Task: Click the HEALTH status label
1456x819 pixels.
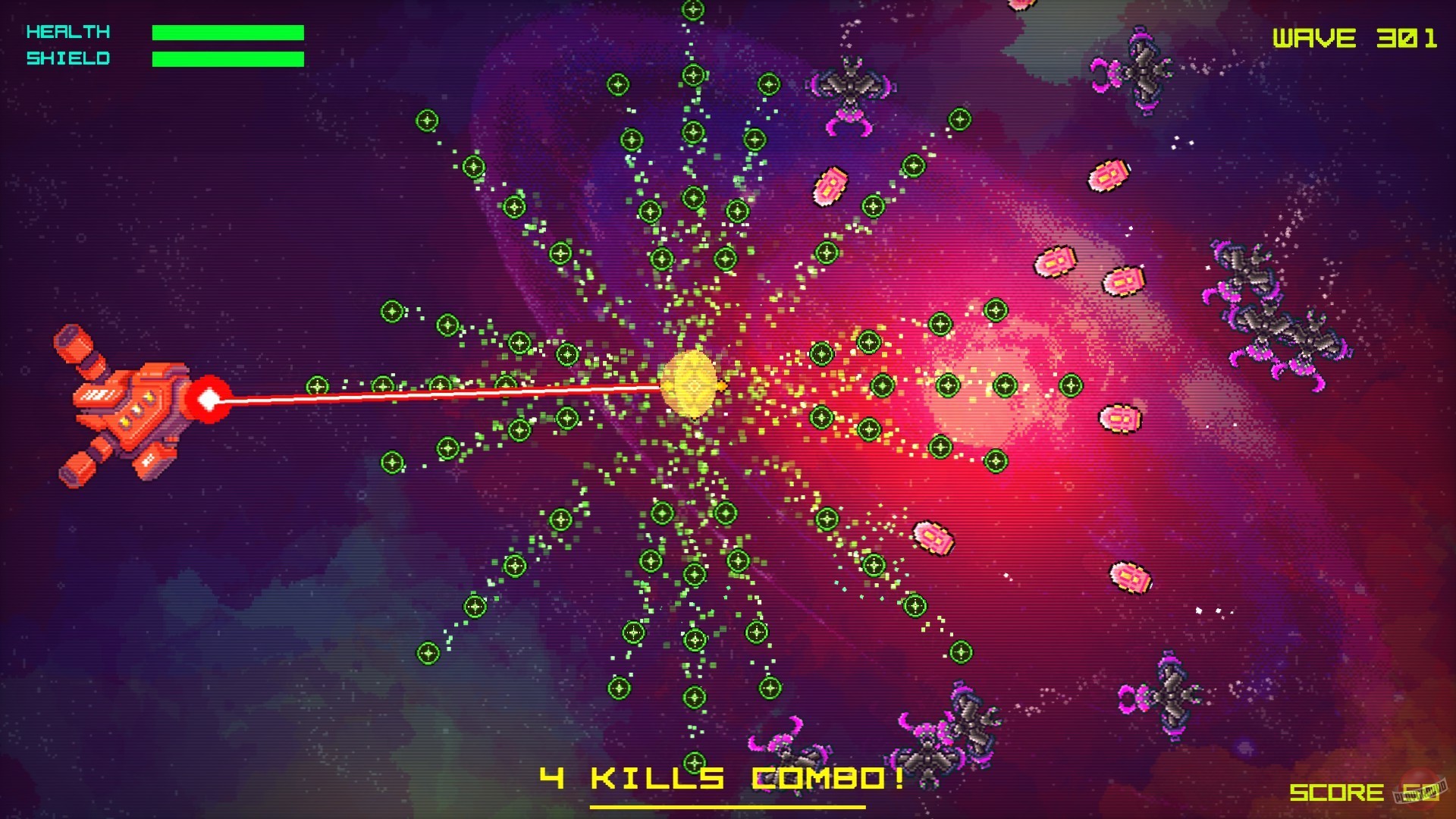Action: (67, 32)
